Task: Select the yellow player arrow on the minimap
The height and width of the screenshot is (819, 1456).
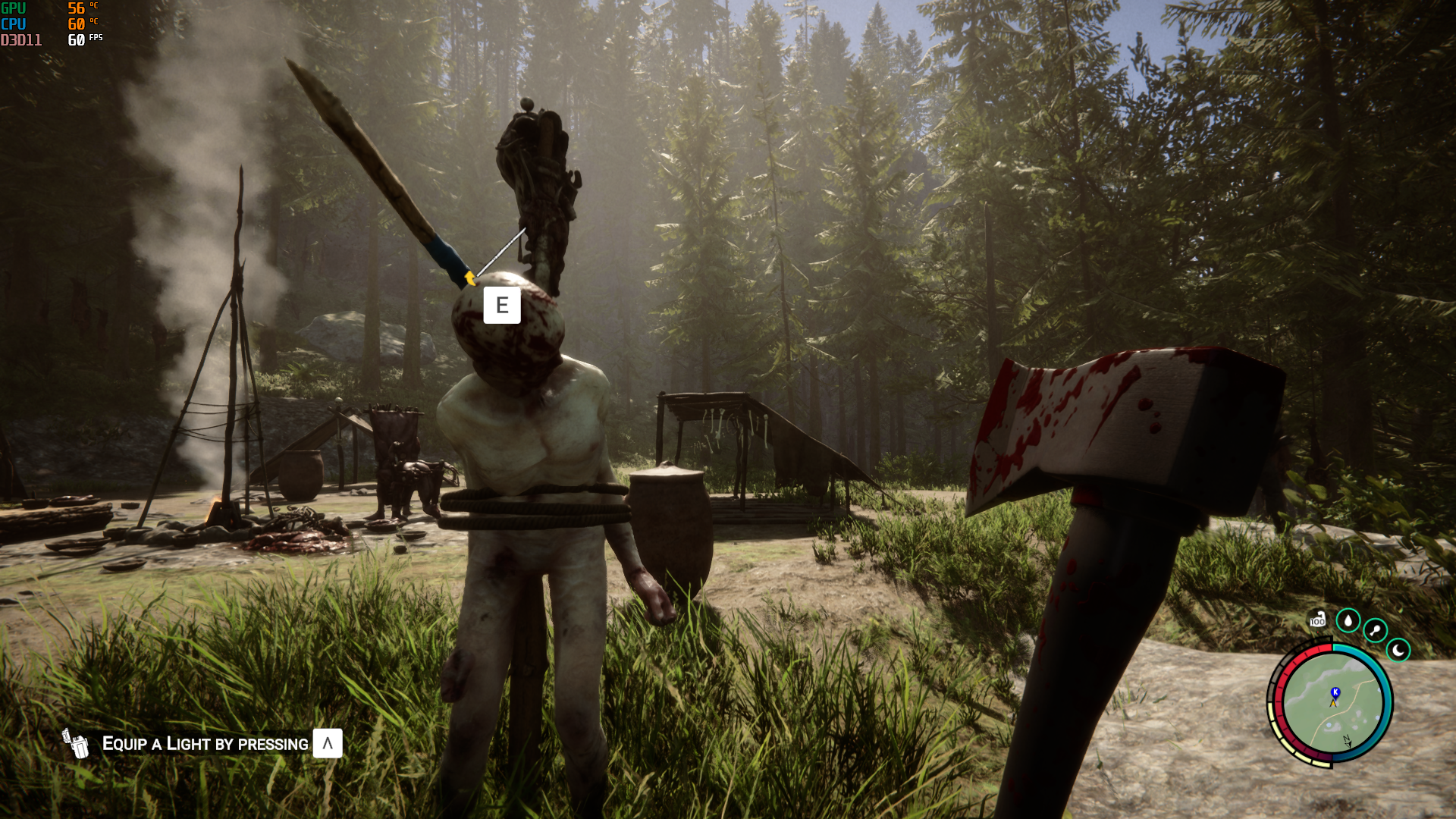Action: click(1333, 703)
